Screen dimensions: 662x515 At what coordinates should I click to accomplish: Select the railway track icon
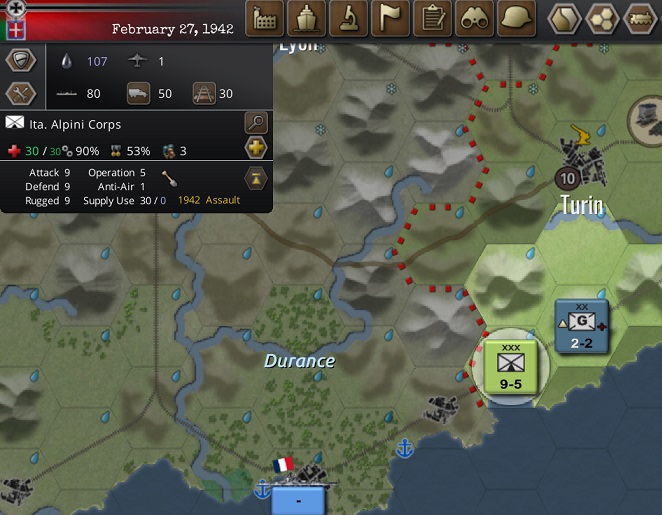203,94
